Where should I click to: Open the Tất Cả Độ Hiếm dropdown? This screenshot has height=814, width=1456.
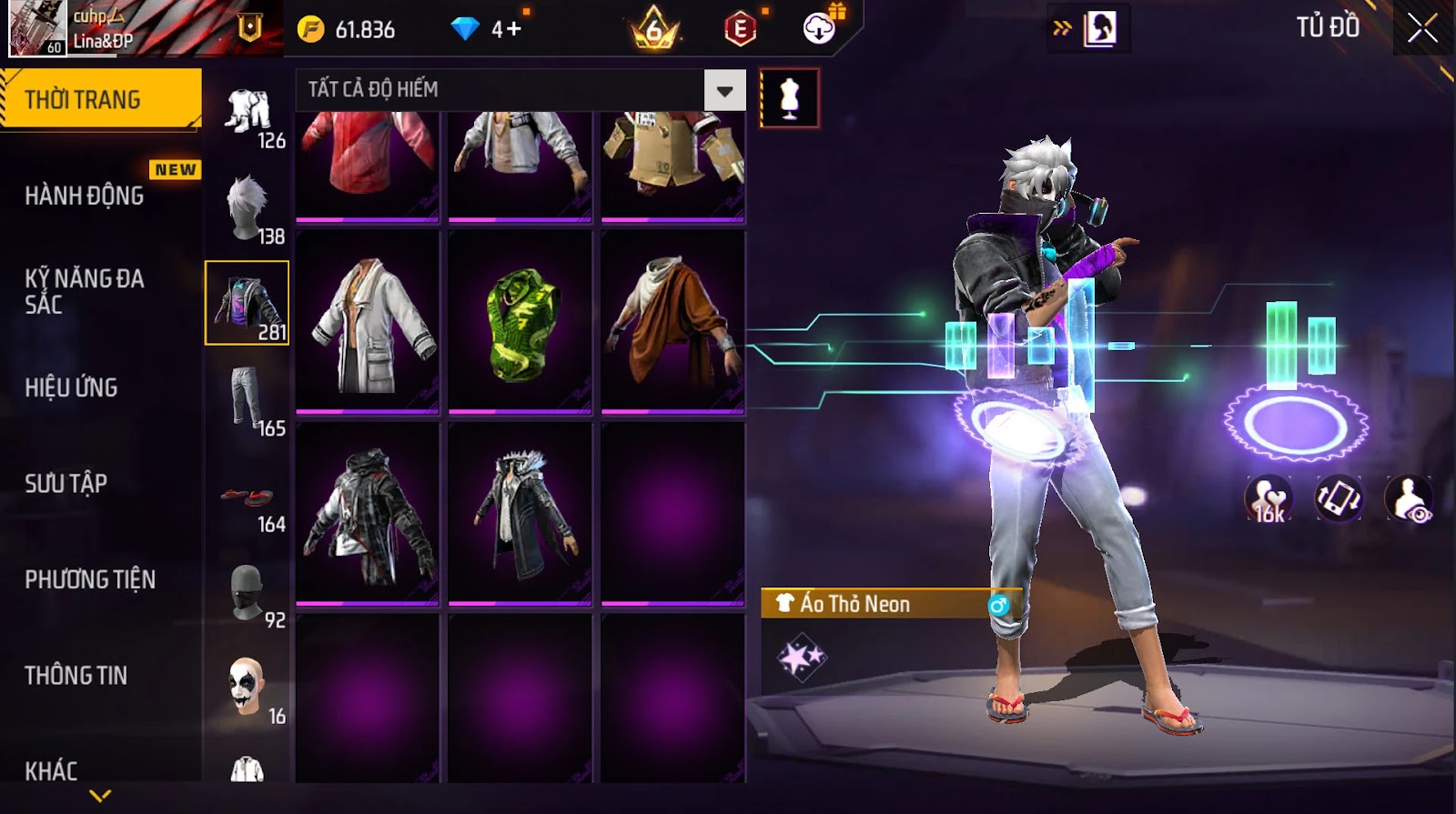[724, 90]
